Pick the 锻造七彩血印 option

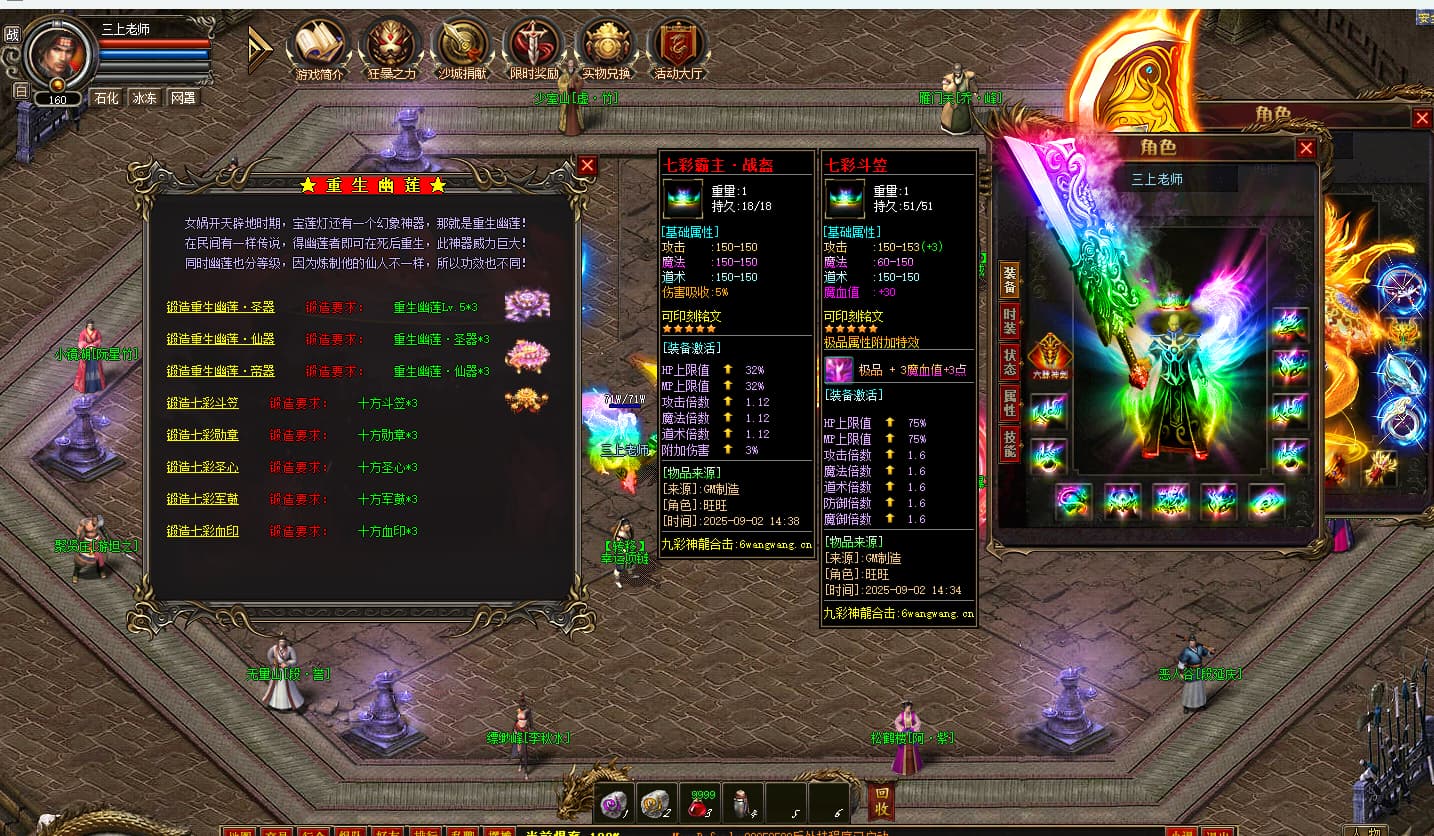[x=202, y=531]
